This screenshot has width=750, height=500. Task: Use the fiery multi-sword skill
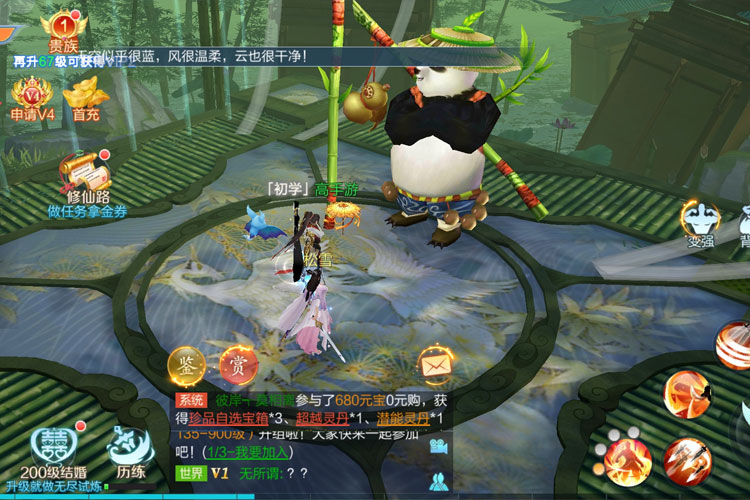pyautogui.click(x=685, y=461)
